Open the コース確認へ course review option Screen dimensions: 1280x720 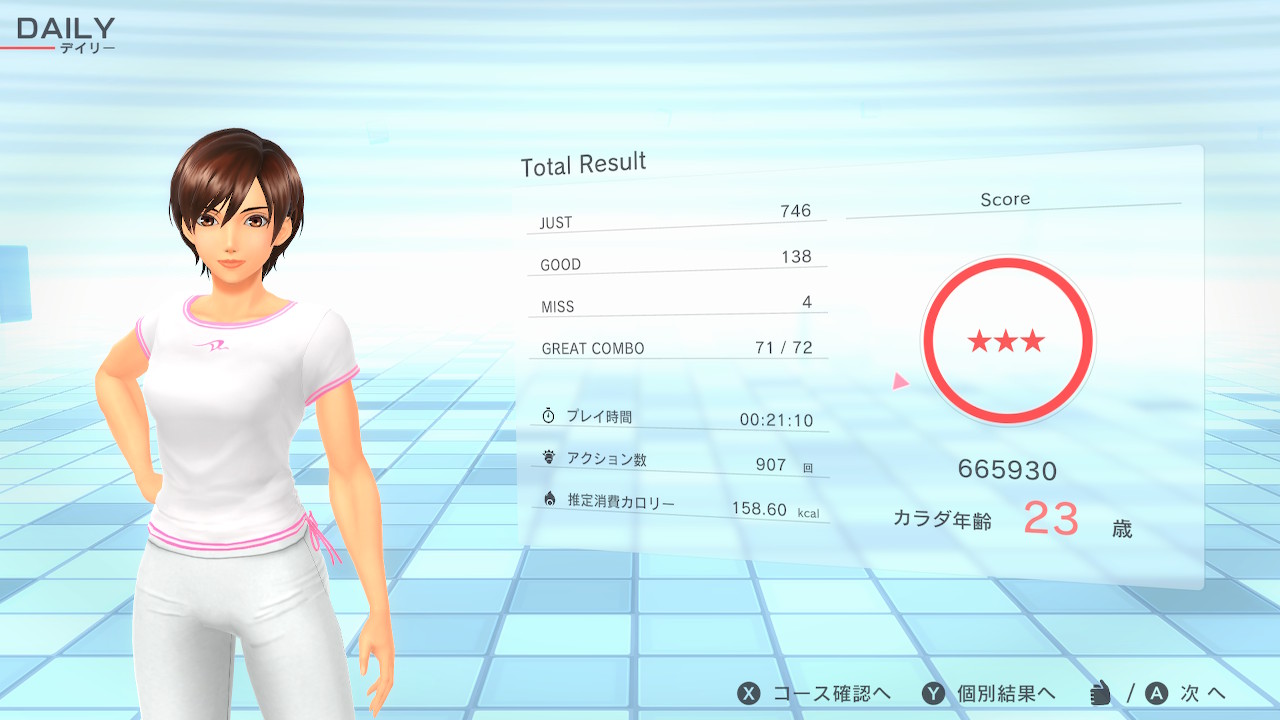pos(814,694)
